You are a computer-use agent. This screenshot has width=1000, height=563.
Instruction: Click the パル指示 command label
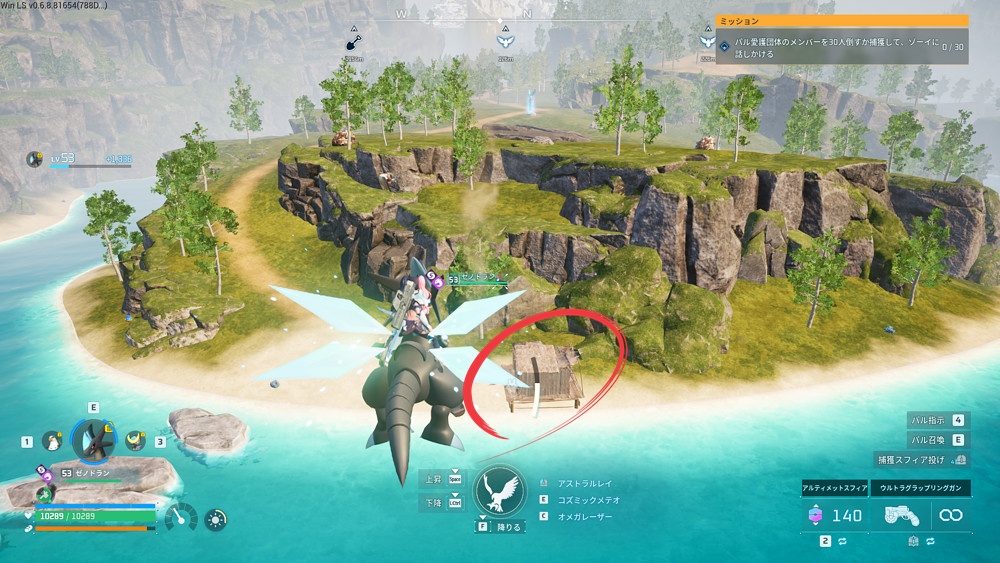(x=928, y=421)
